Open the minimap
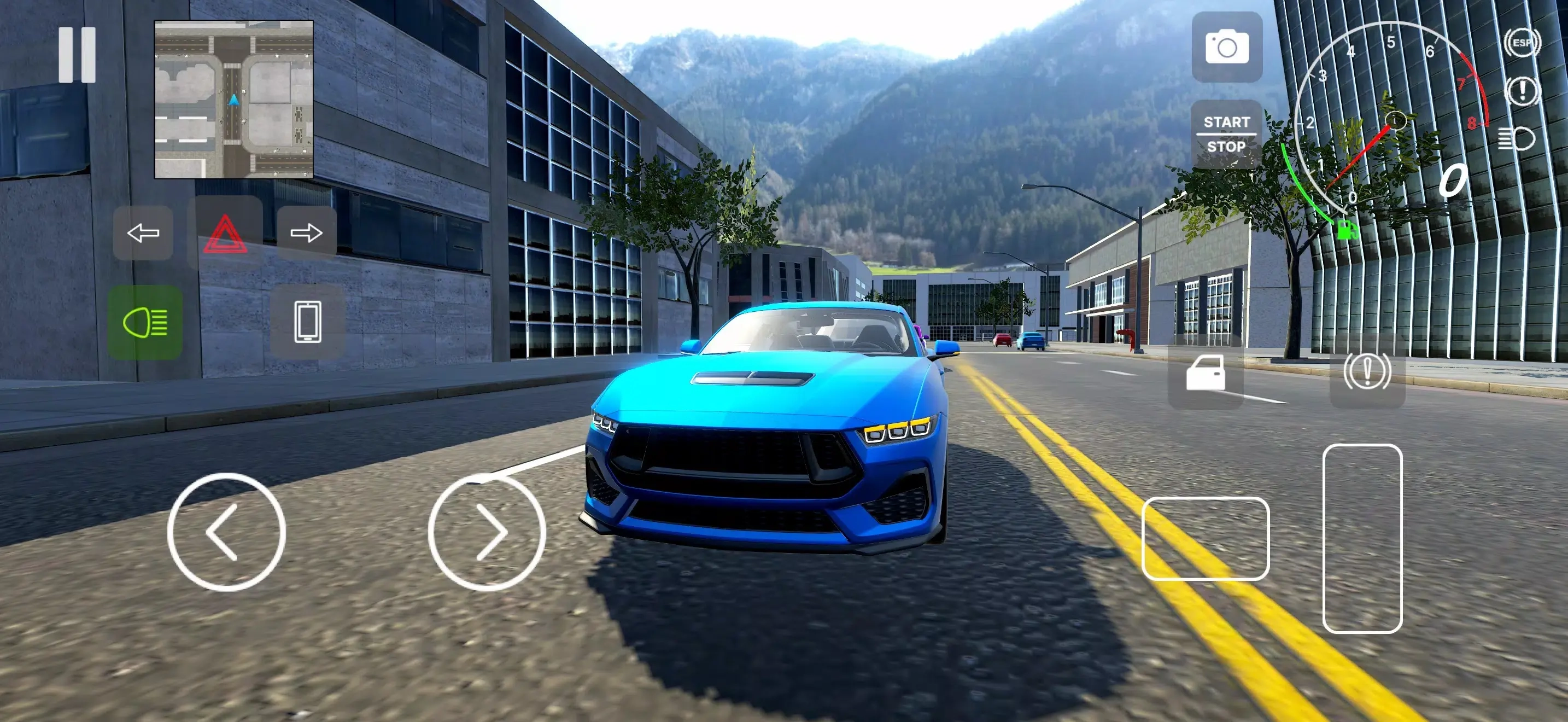 click(234, 99)
